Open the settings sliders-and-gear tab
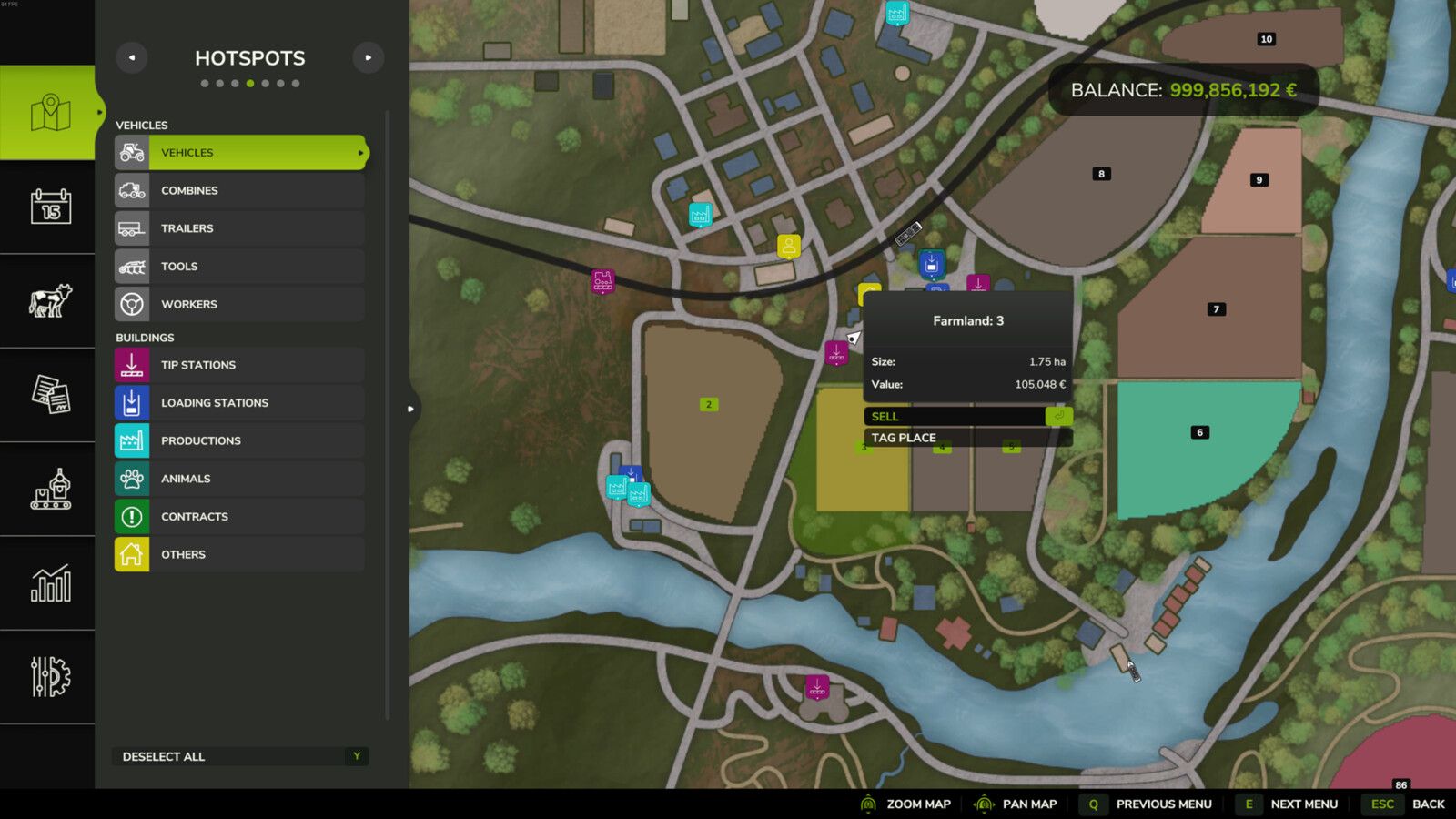Viewport: 1456px width, 819px height. [50, 677]
